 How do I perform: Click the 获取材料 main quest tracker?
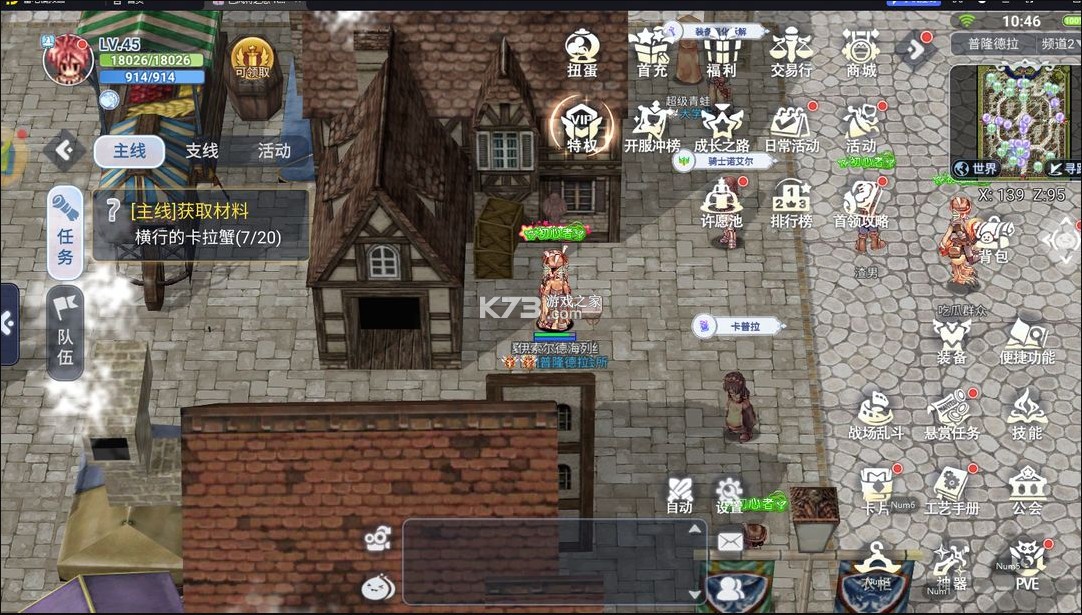[200, 225]
